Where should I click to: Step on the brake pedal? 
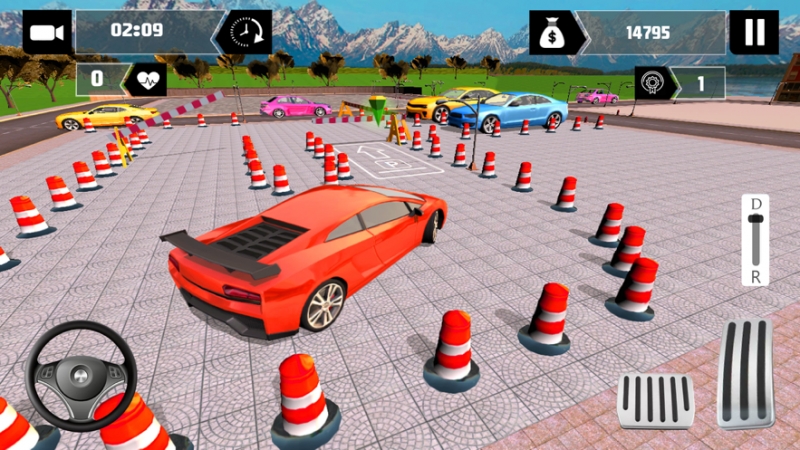pyautogui.click(x=655, y=400)
